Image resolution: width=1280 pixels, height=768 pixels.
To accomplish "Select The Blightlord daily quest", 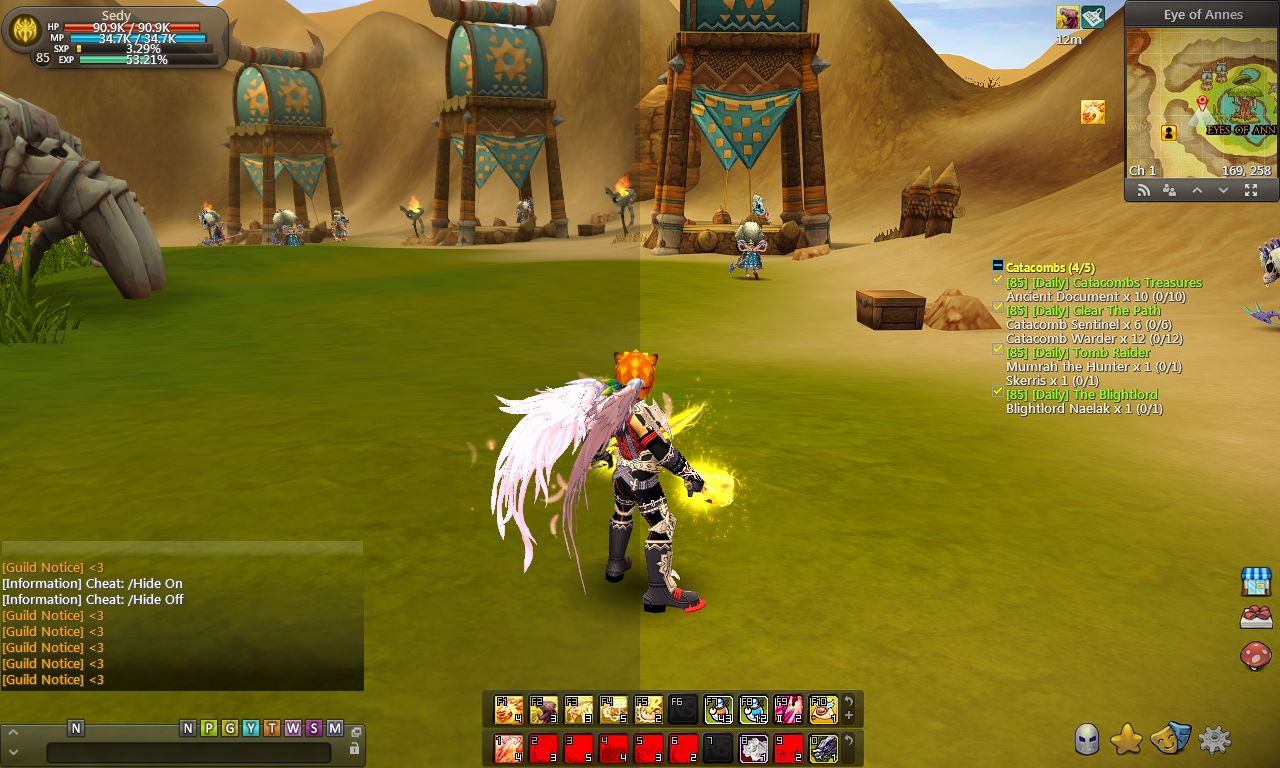I will pos(1115,395).
